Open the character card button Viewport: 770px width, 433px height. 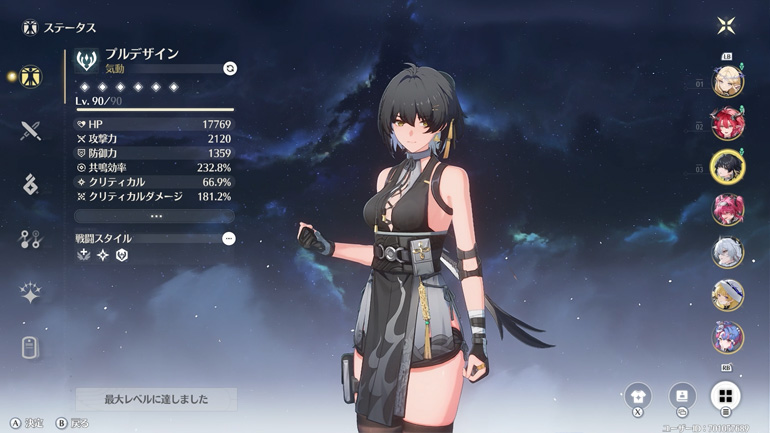[x=682, y=395]
